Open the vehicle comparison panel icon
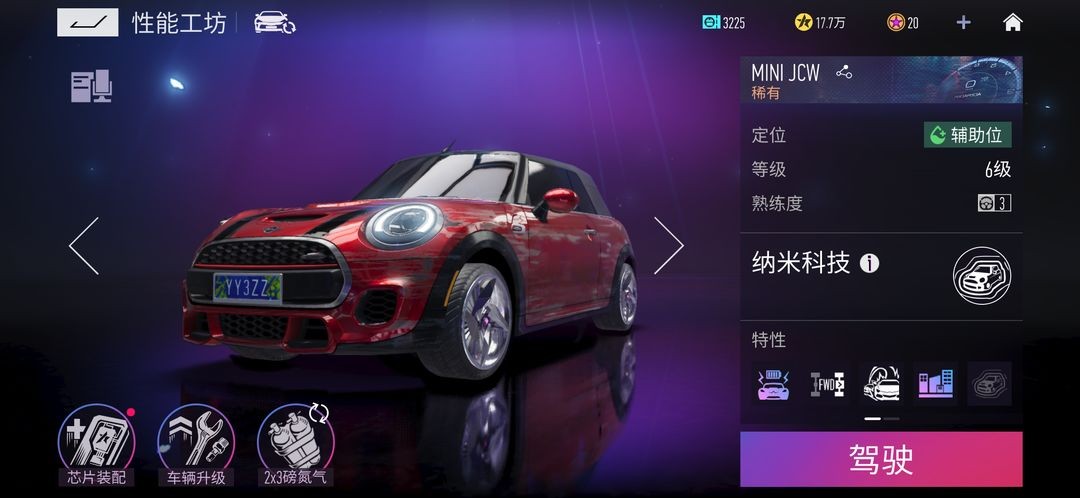This screenshot has width=1080, height=498. 91,87
